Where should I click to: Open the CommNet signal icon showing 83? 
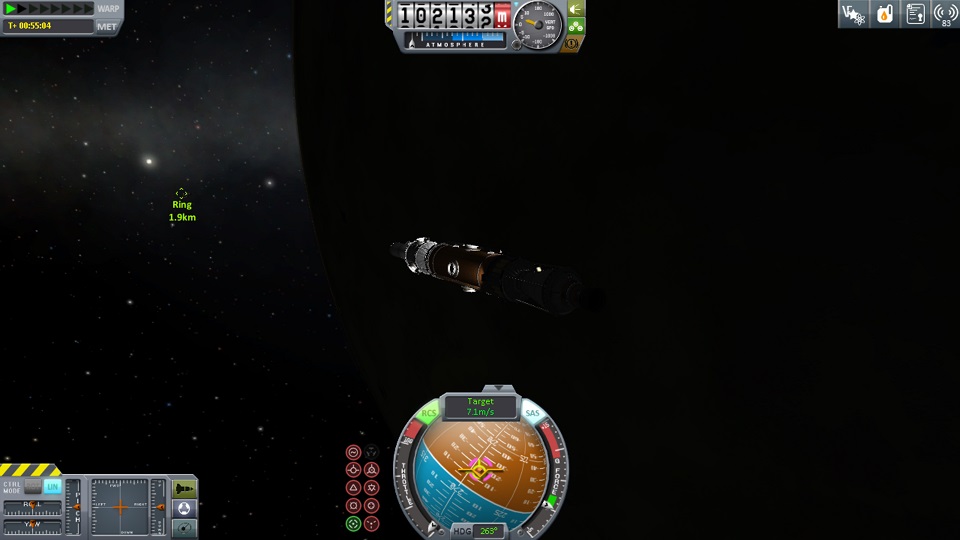point(945,14)
